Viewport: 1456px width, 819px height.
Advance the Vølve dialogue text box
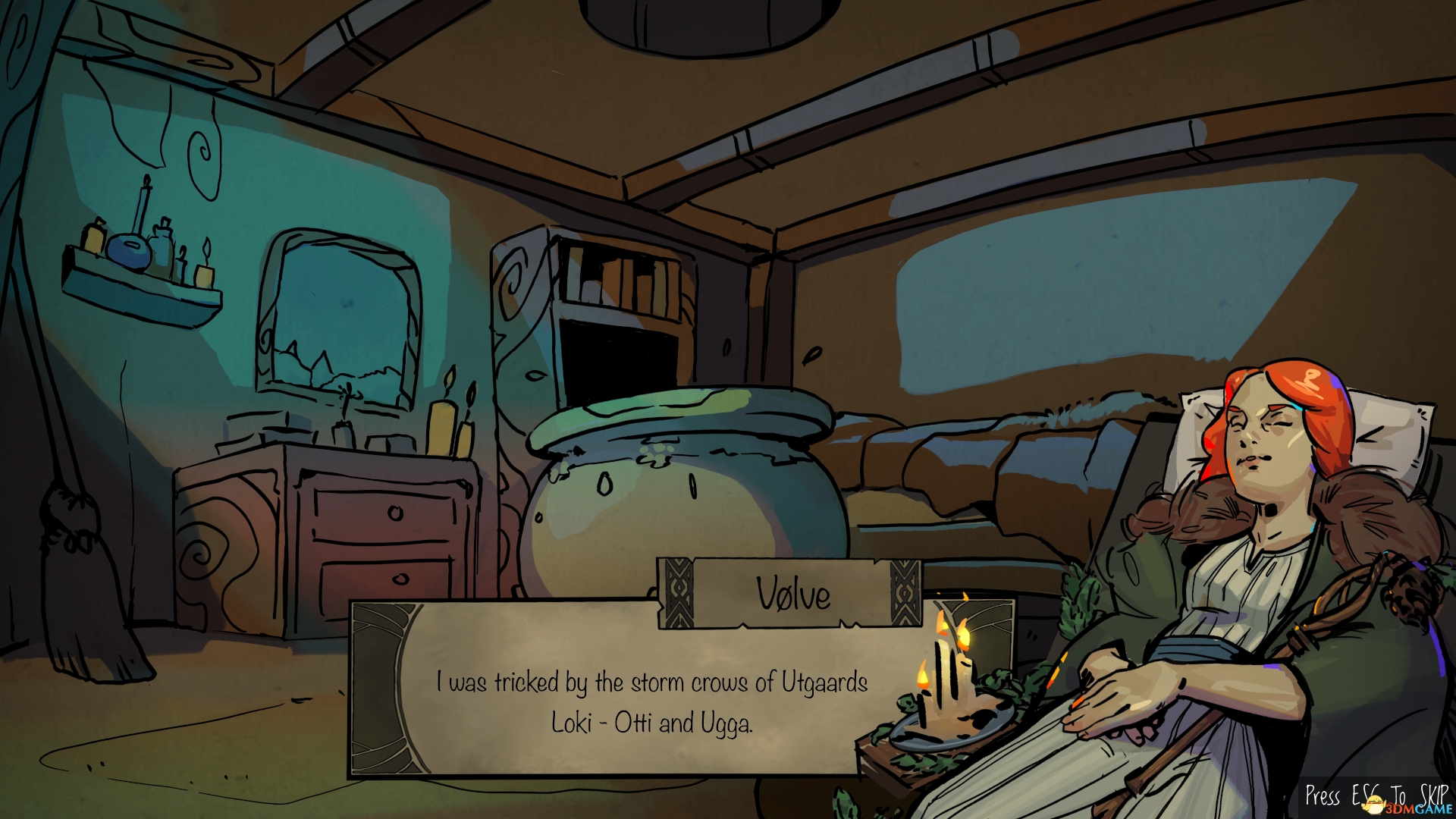point(651,701)
